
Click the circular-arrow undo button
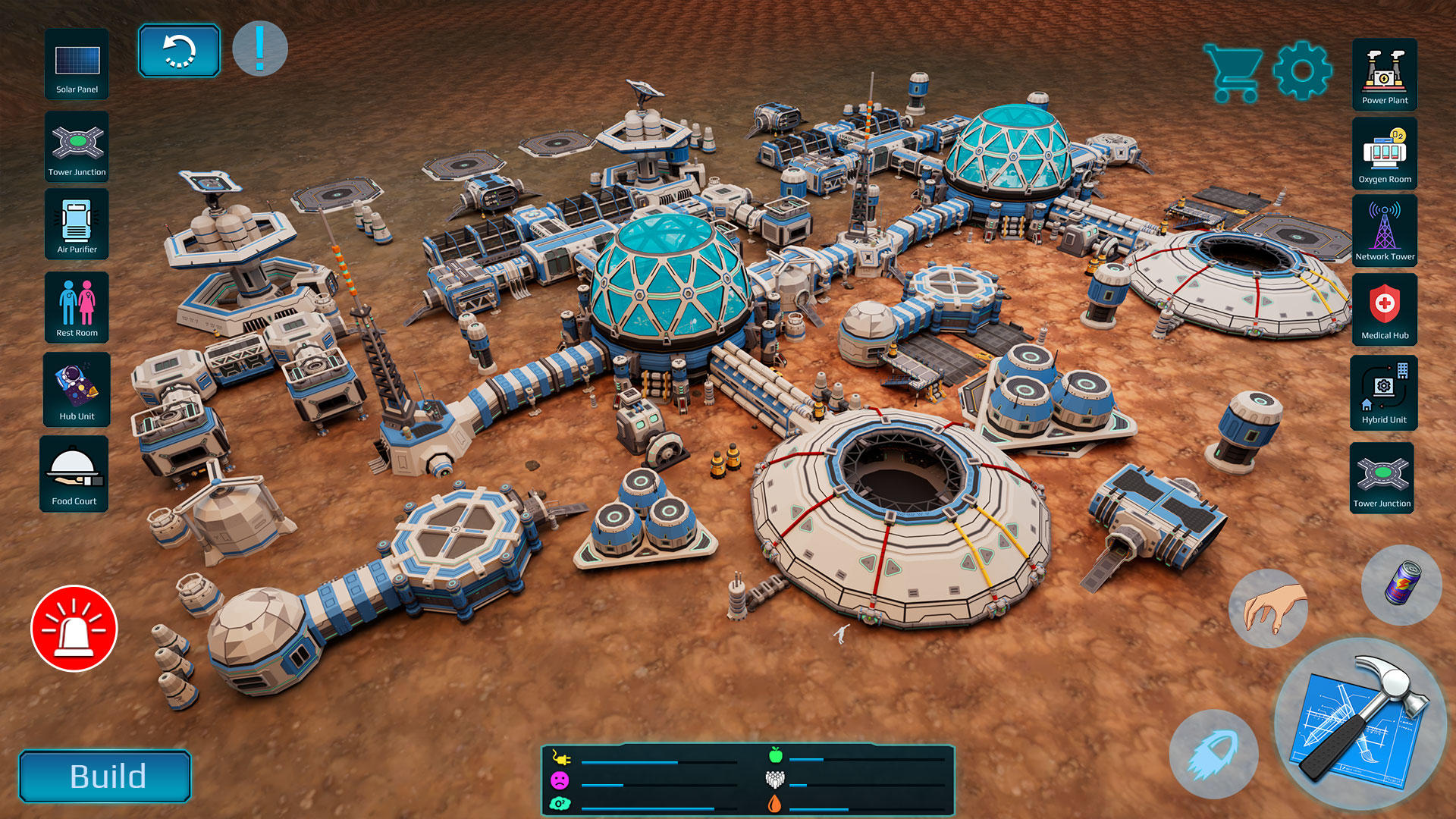179,51
